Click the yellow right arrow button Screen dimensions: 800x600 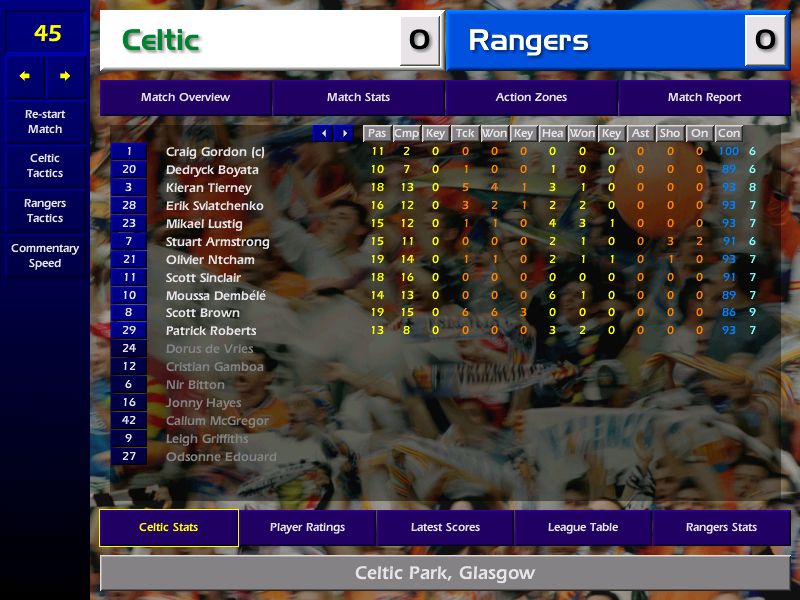tap(65, 76)
